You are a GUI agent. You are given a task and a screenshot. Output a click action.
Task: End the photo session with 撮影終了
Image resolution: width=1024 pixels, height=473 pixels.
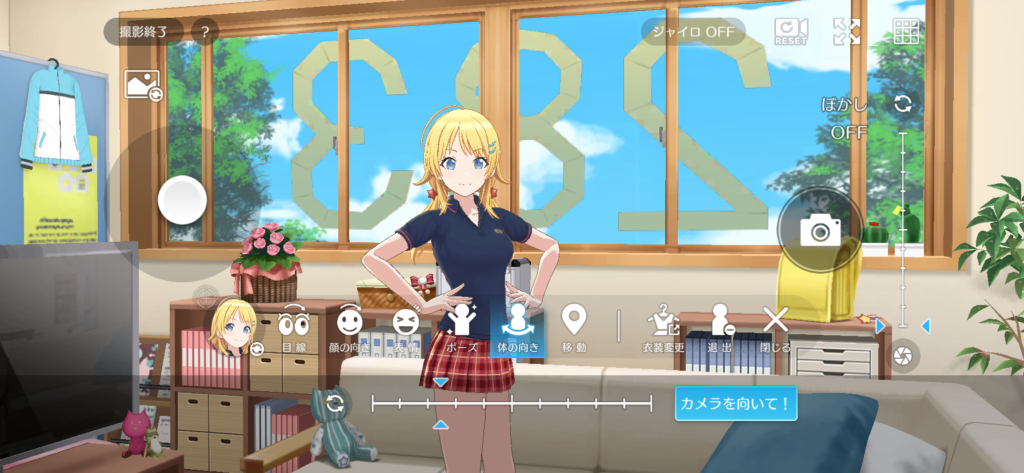point(144,32)
